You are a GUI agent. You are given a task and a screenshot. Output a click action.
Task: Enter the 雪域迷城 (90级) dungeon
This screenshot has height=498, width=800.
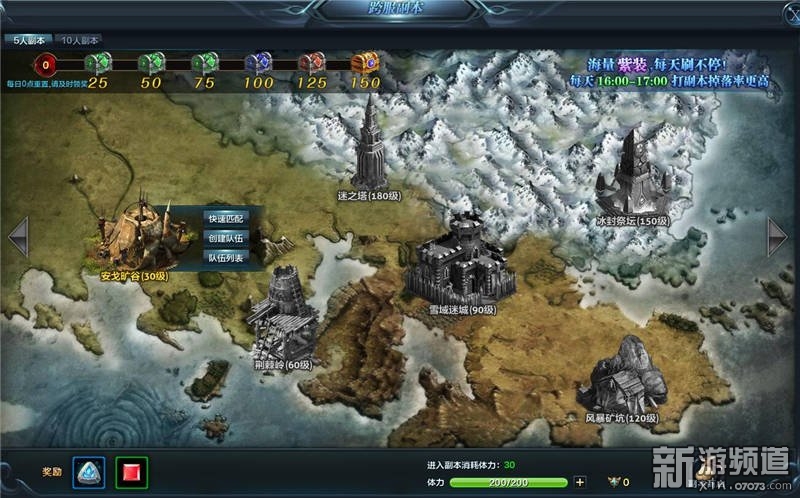tap(457, 258)
